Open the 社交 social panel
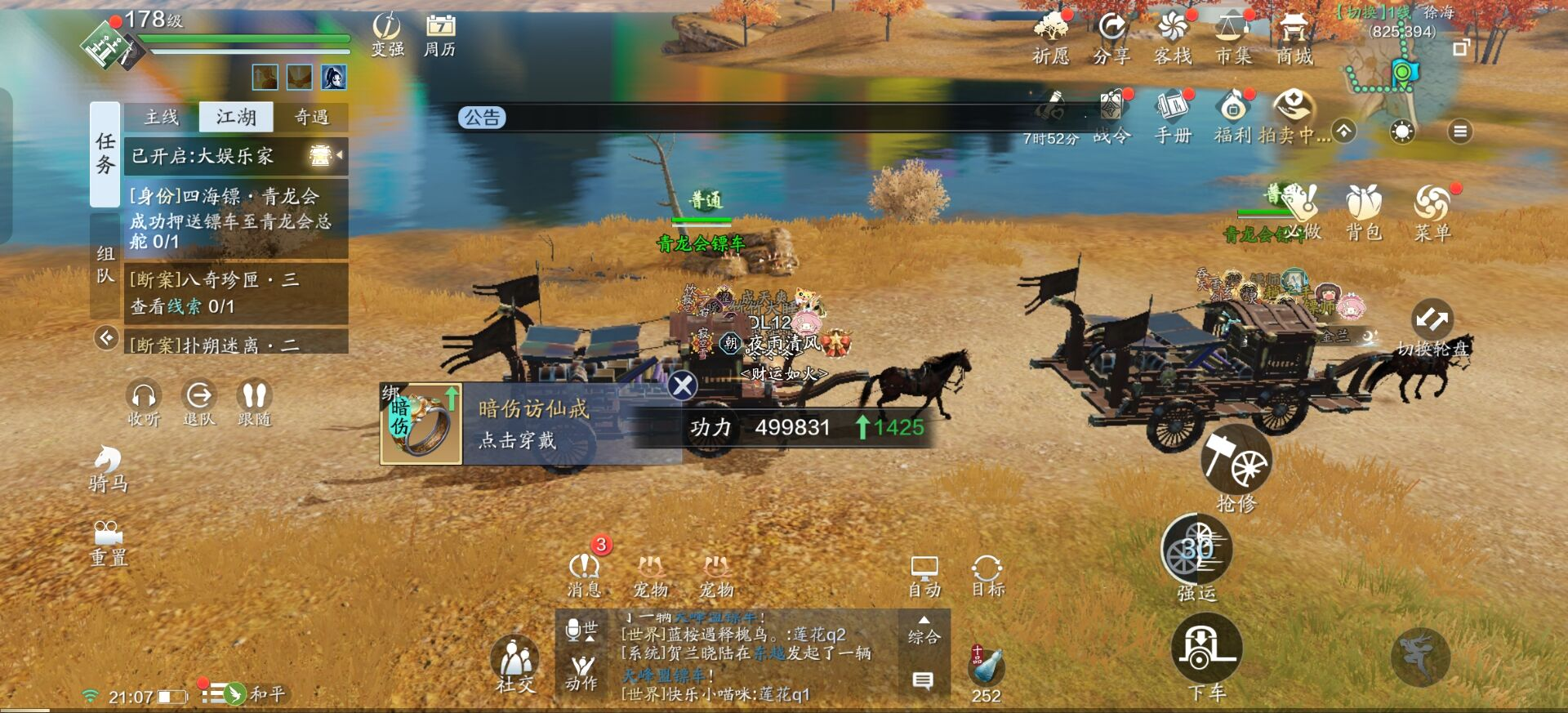 514,664
